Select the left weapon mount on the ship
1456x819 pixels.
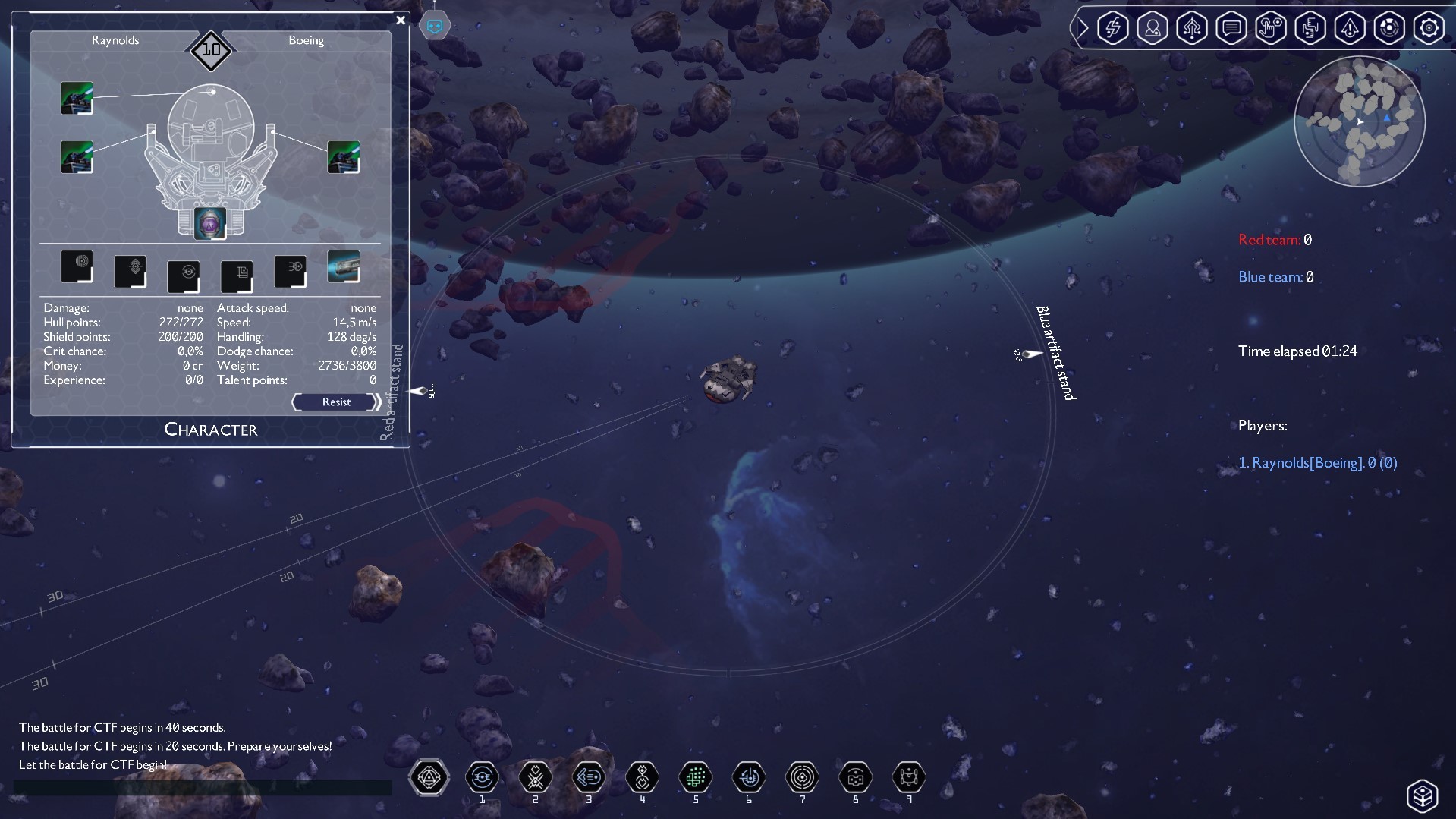tap(76, 156)
